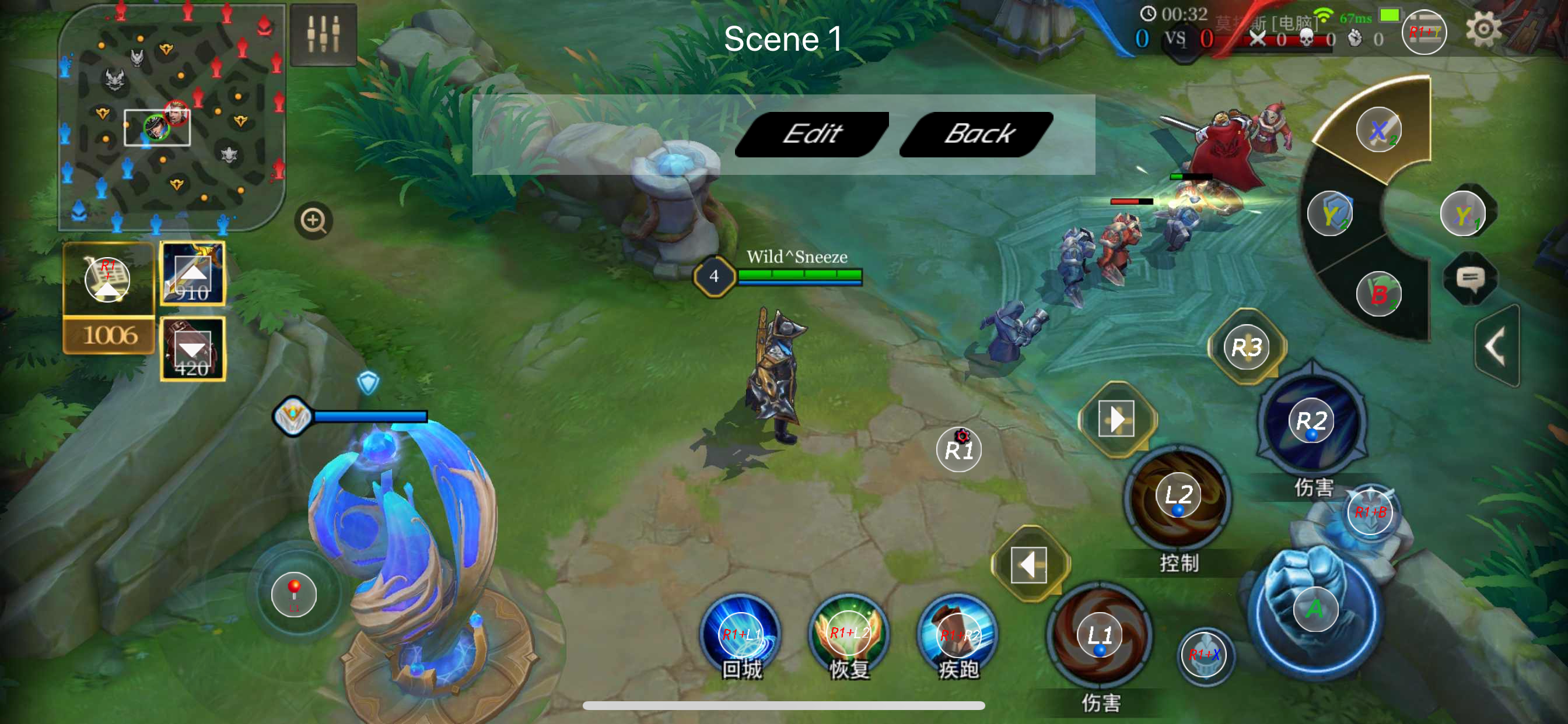Expand the side panel left arrow
The image size is (1568, 724).
coord(1497,346)
